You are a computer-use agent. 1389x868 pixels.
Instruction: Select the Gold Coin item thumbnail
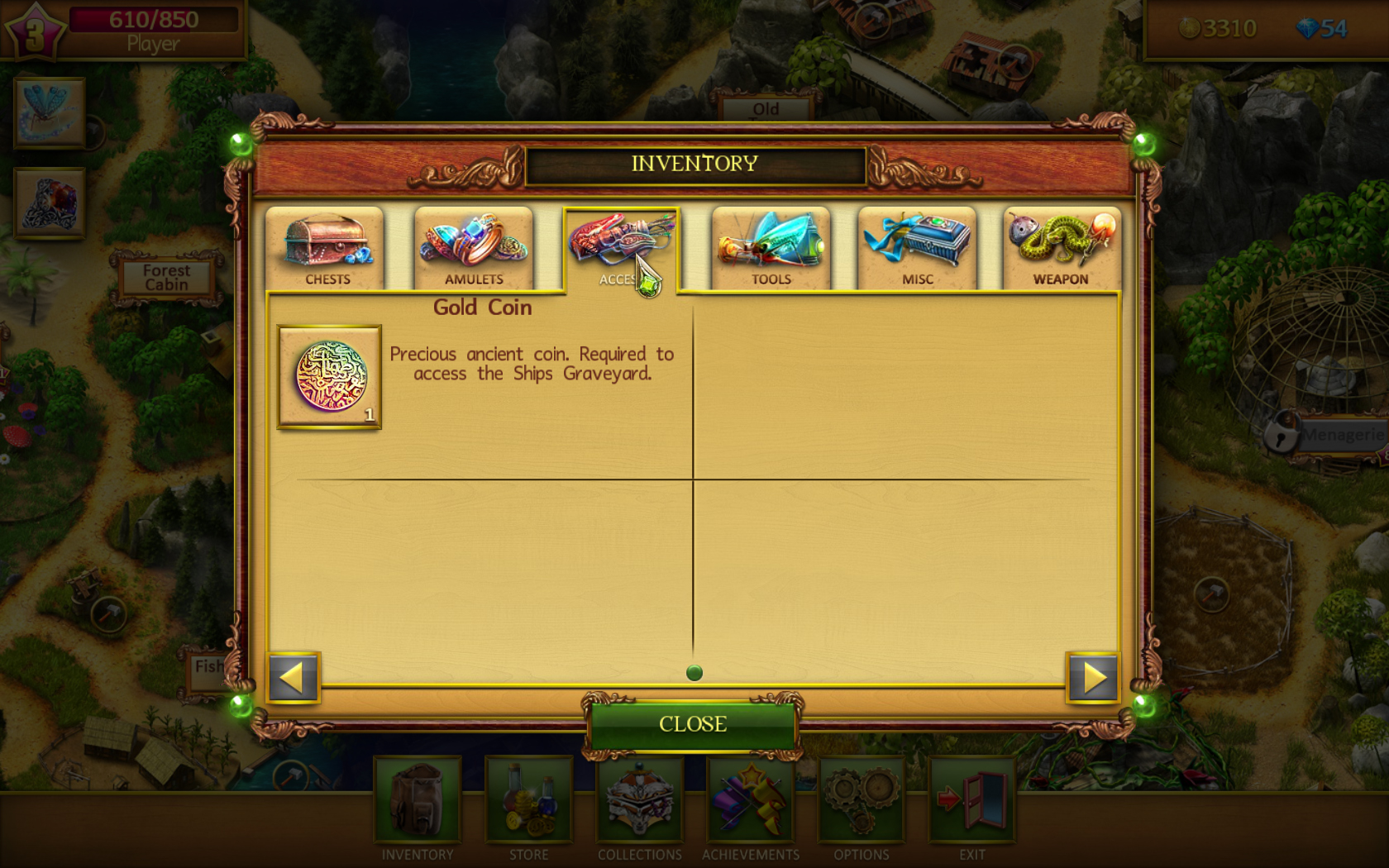pyautogui.click(x=327, y=376)
